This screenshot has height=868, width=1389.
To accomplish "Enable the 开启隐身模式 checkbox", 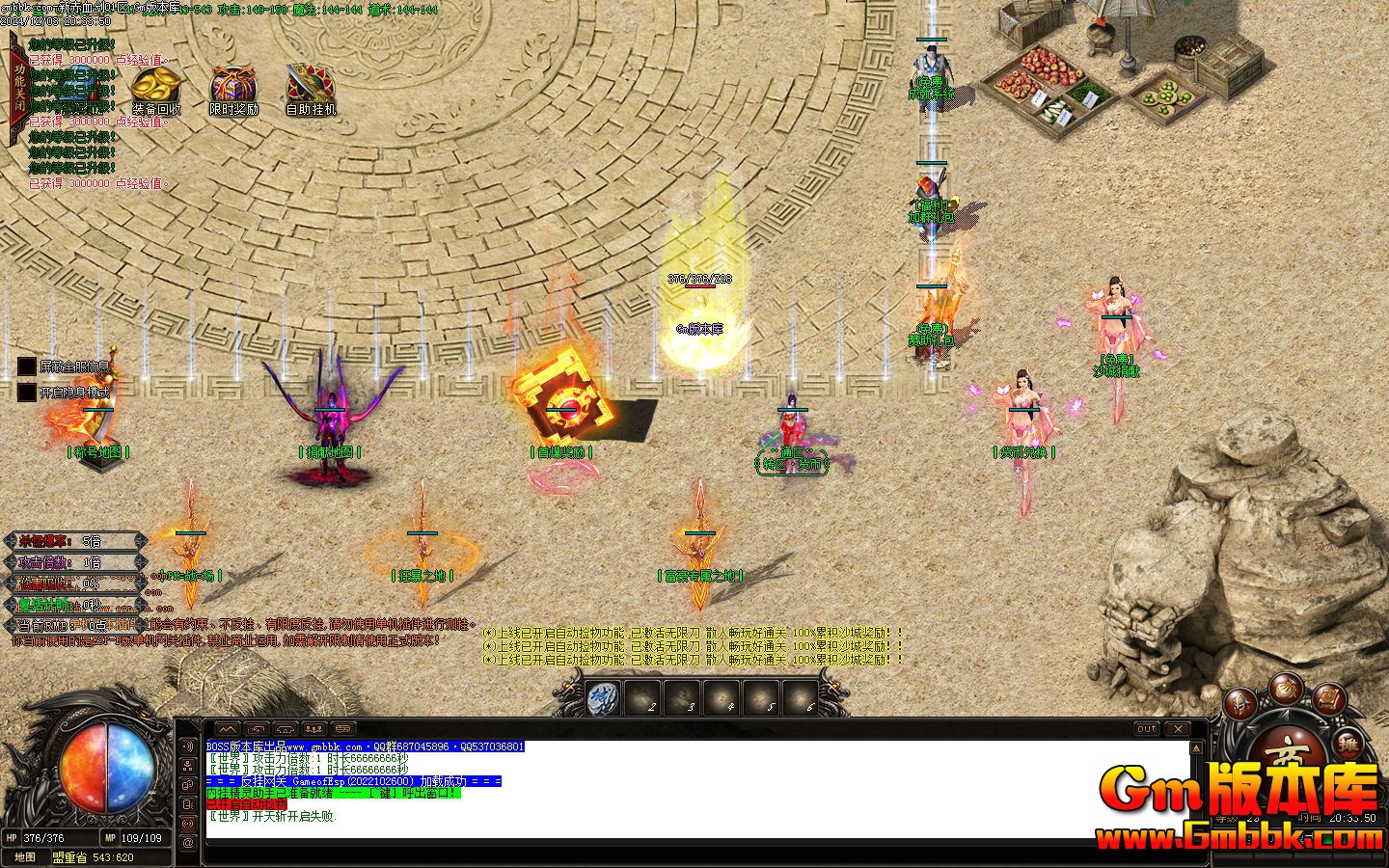I will (26, 393).
